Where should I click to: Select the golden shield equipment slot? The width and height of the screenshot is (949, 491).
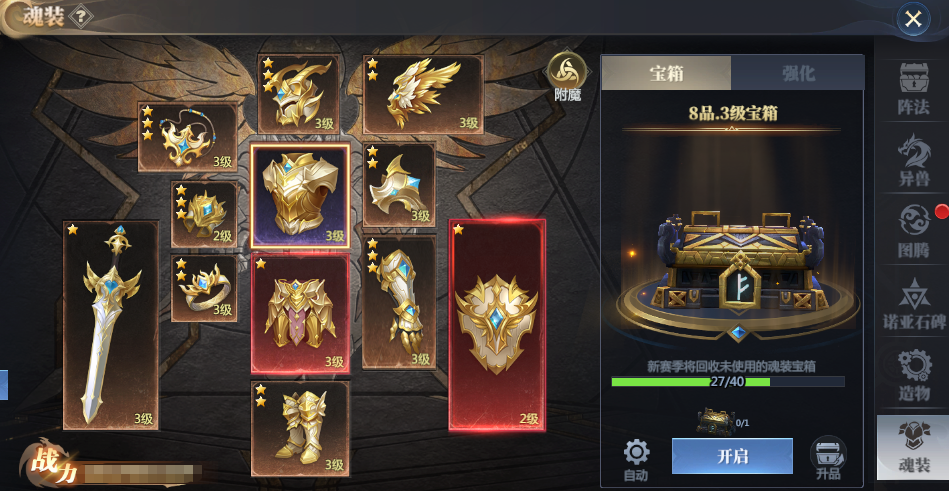(497, 325)
